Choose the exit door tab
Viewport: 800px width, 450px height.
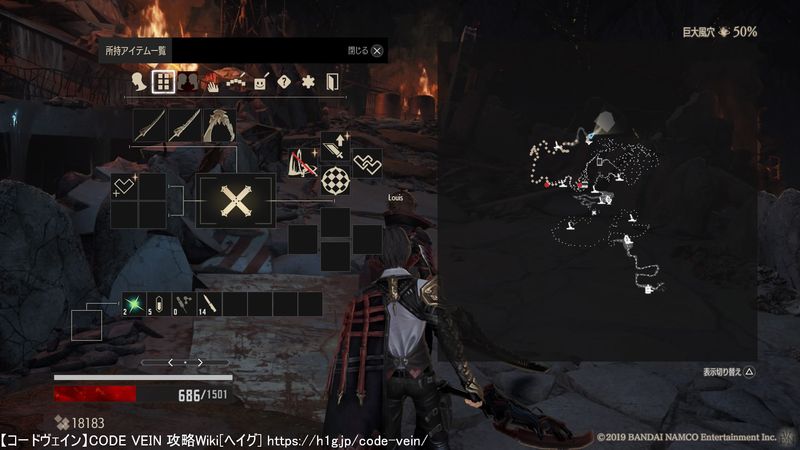pos(332,82)
